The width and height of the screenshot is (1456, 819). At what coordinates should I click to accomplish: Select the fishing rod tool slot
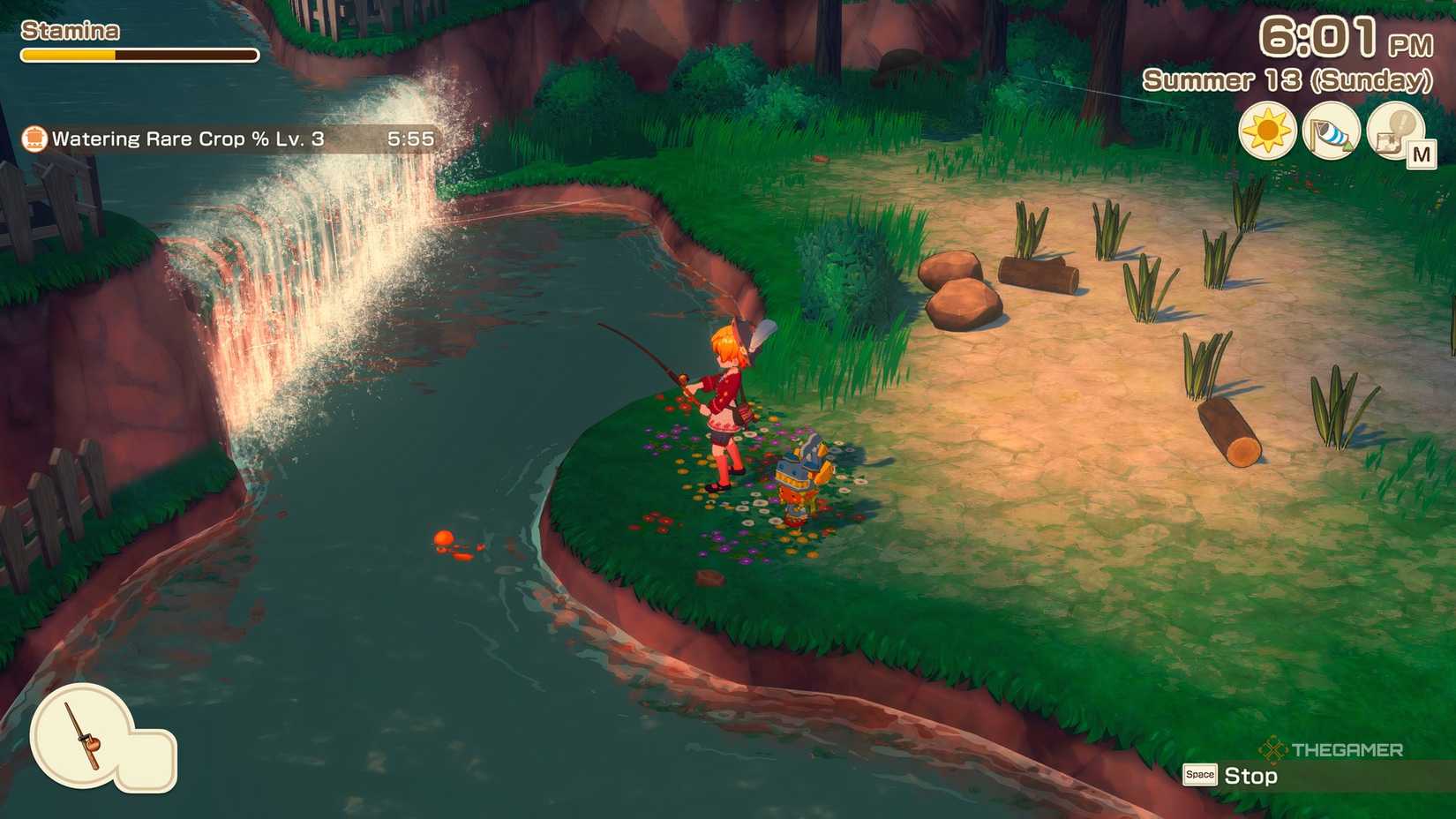click(x=82, y=735)
